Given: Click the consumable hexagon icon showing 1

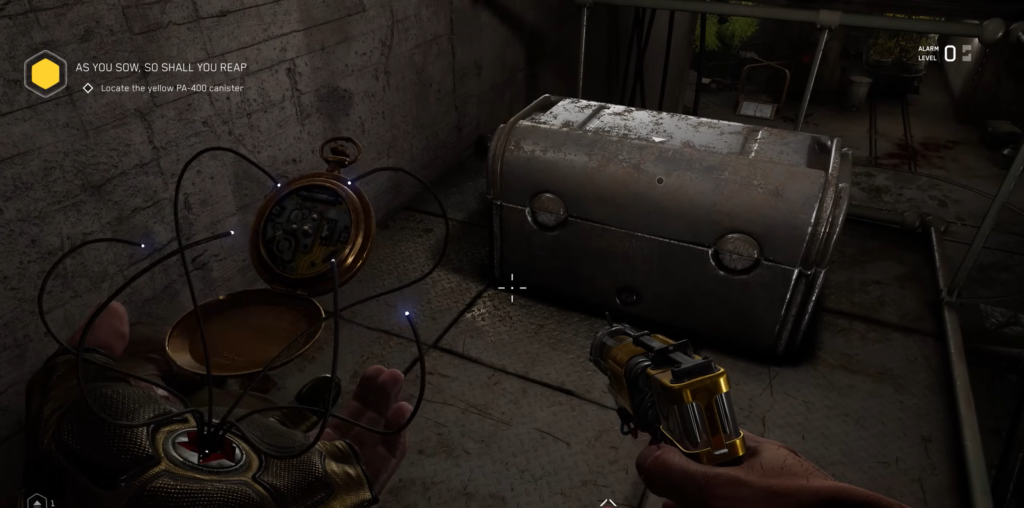Looking at the screenshot, I should [37, 501].
